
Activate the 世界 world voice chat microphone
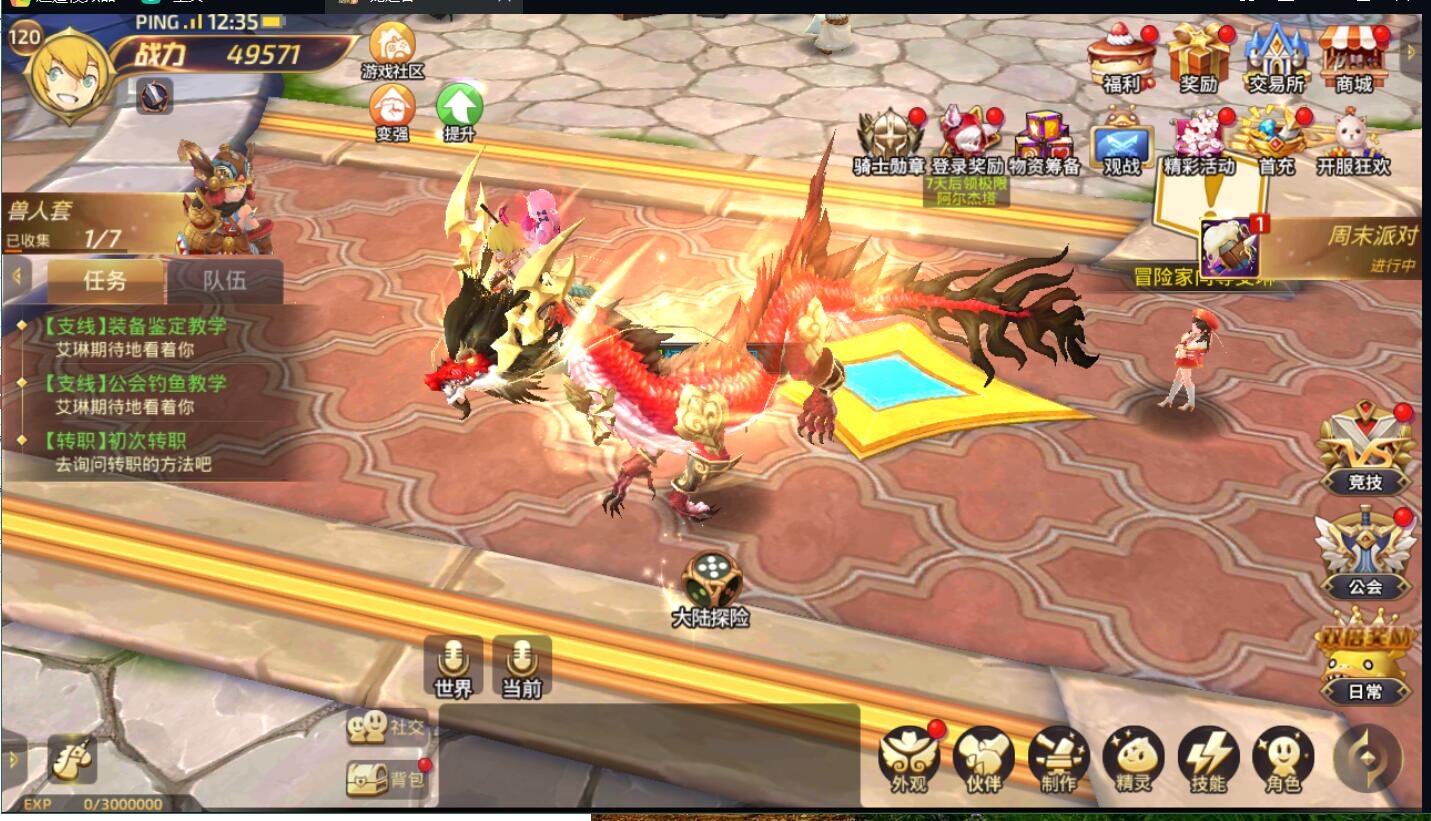453,665
